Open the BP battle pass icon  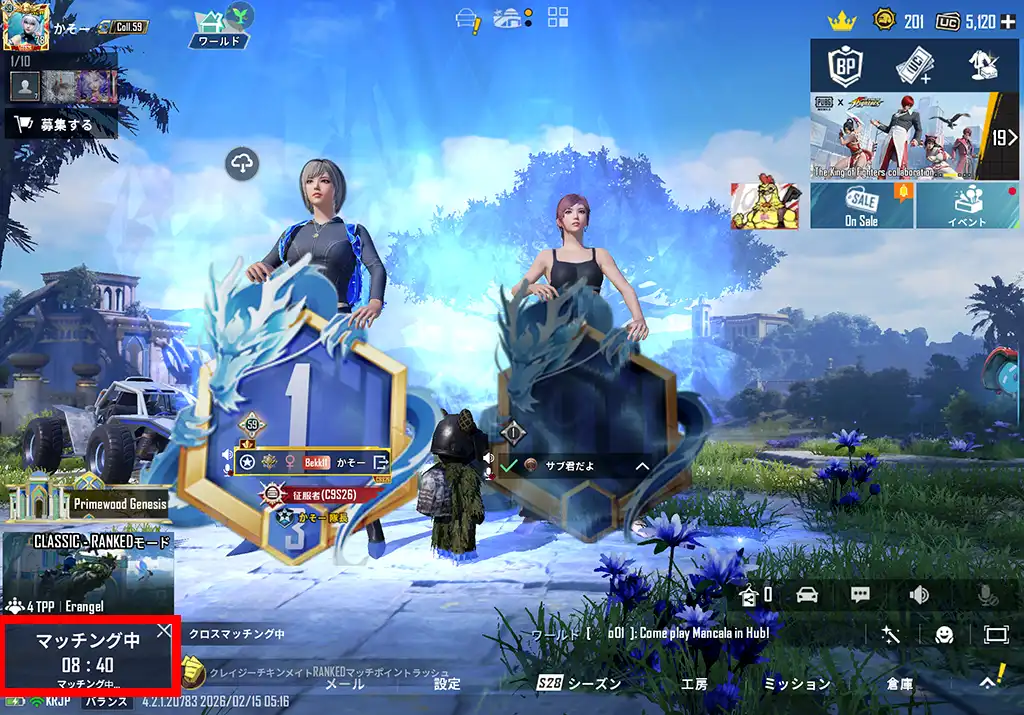coord(844,66)
